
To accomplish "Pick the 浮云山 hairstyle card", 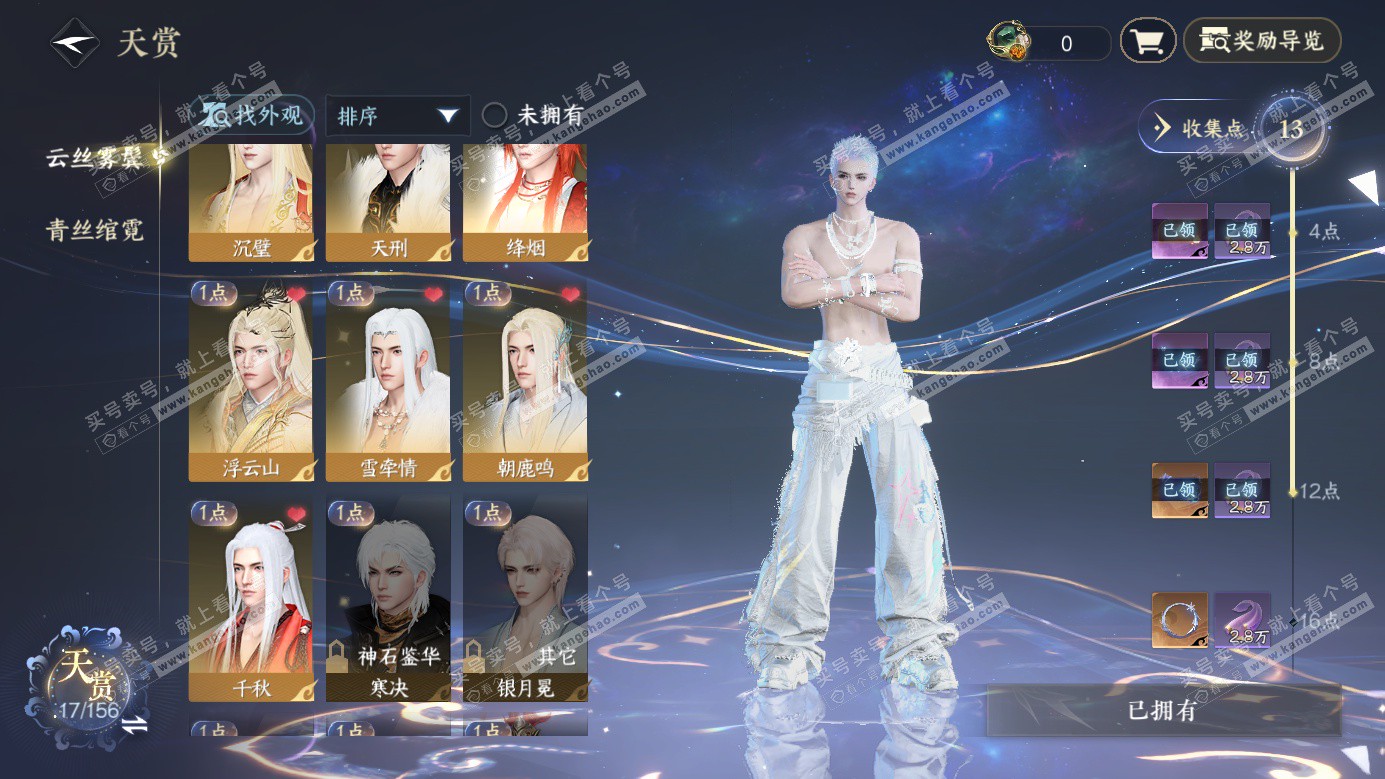I will point(251,380).
